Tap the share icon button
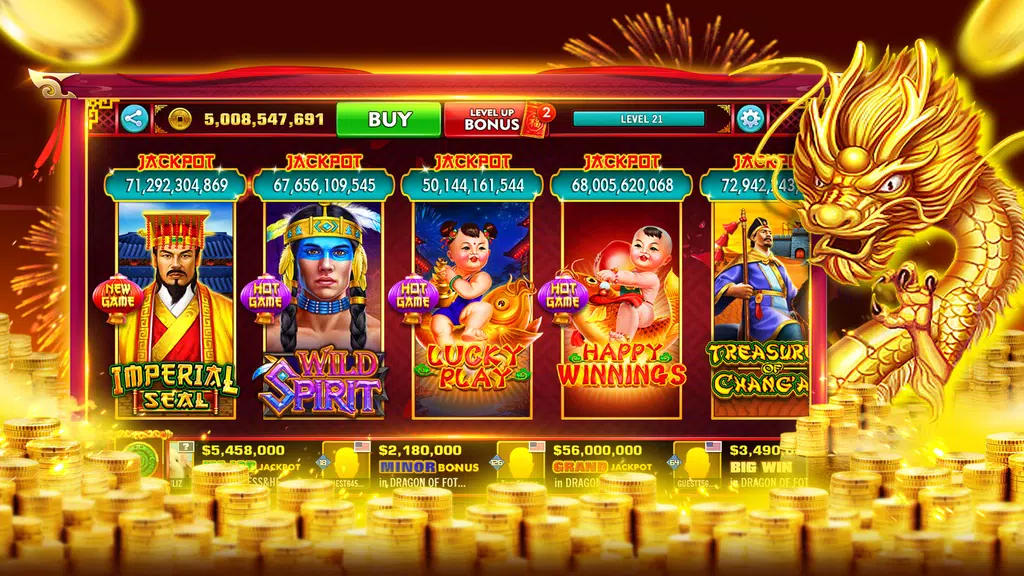The image size is (1024, 576). 134,119
